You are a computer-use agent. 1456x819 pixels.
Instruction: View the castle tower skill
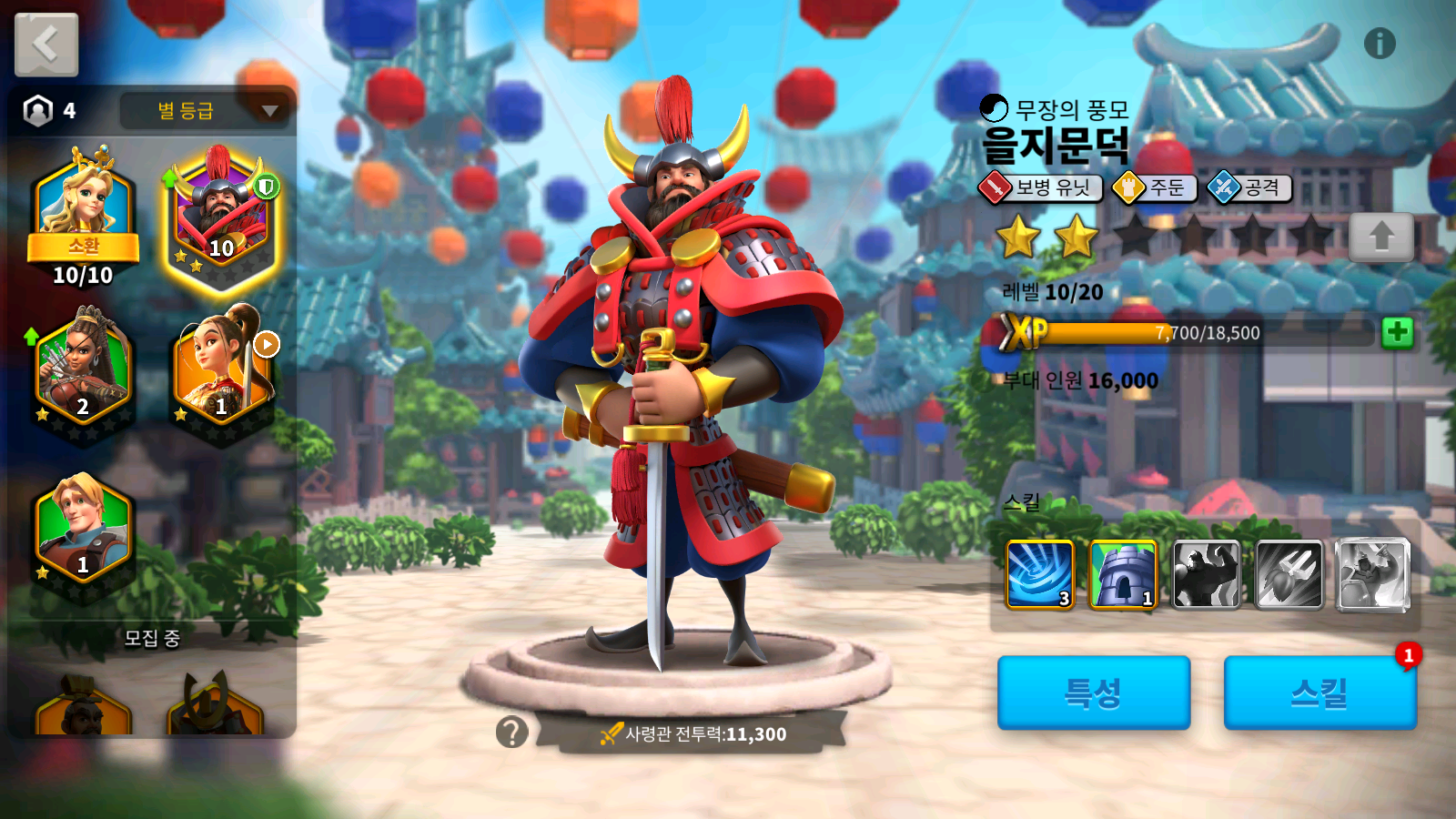[x=1123, y=574]
